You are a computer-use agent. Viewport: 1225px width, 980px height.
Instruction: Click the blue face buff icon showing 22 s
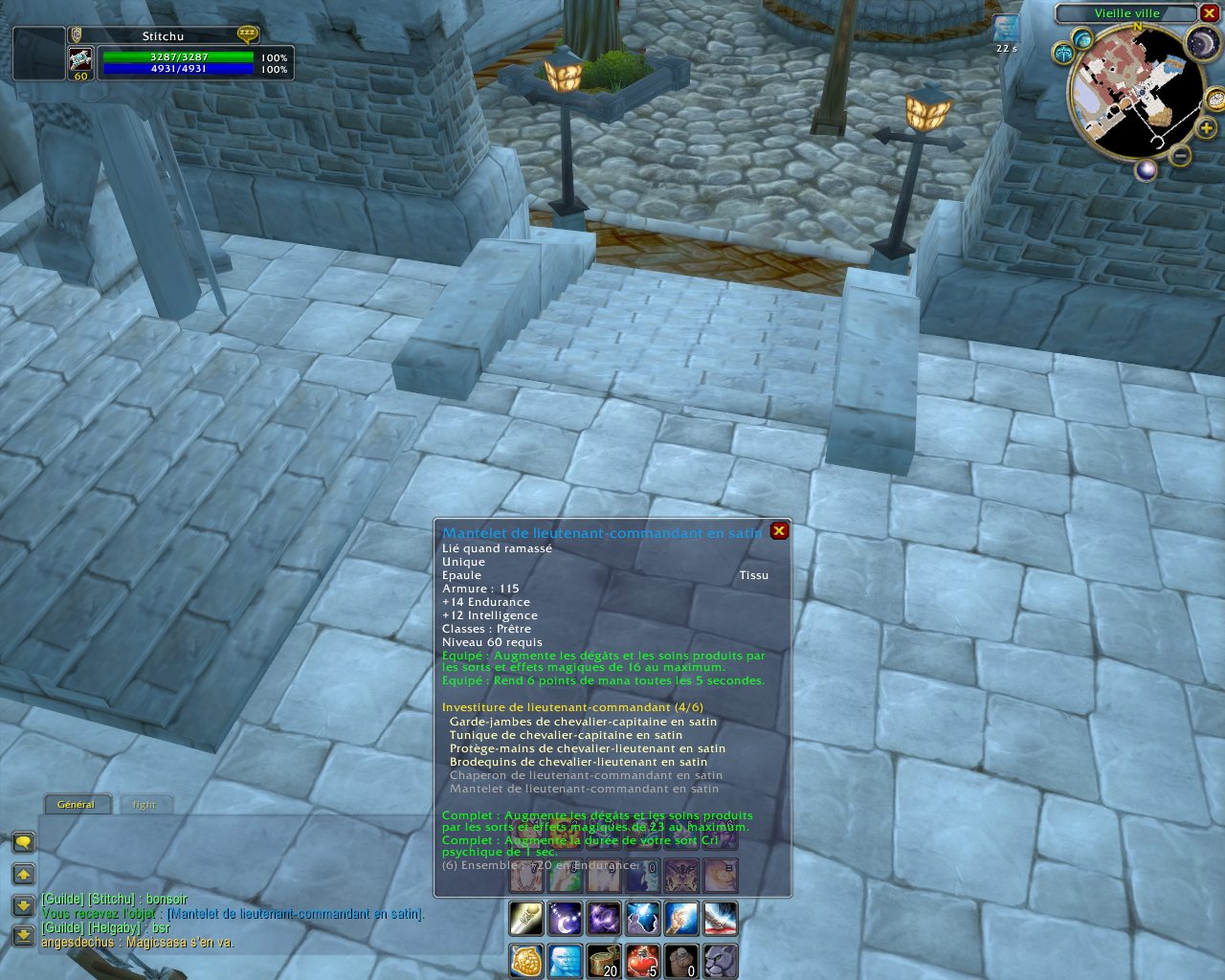[1006, 29]
